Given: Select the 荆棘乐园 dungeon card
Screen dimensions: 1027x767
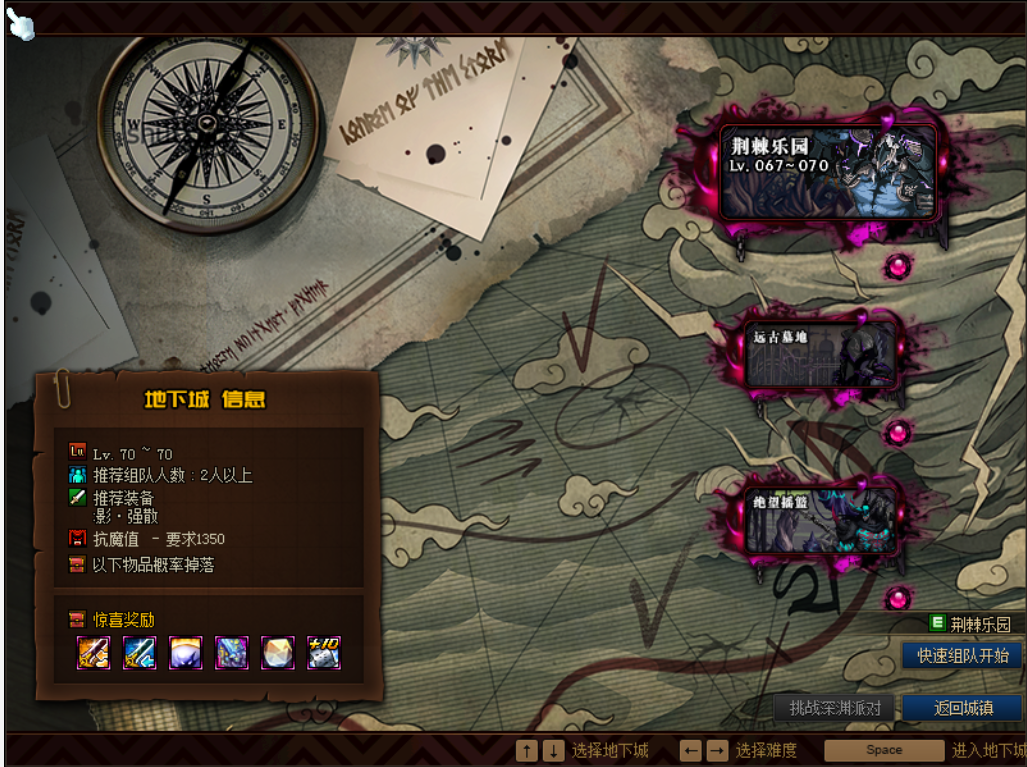Looking at the screenshot, I should [828, 172].
